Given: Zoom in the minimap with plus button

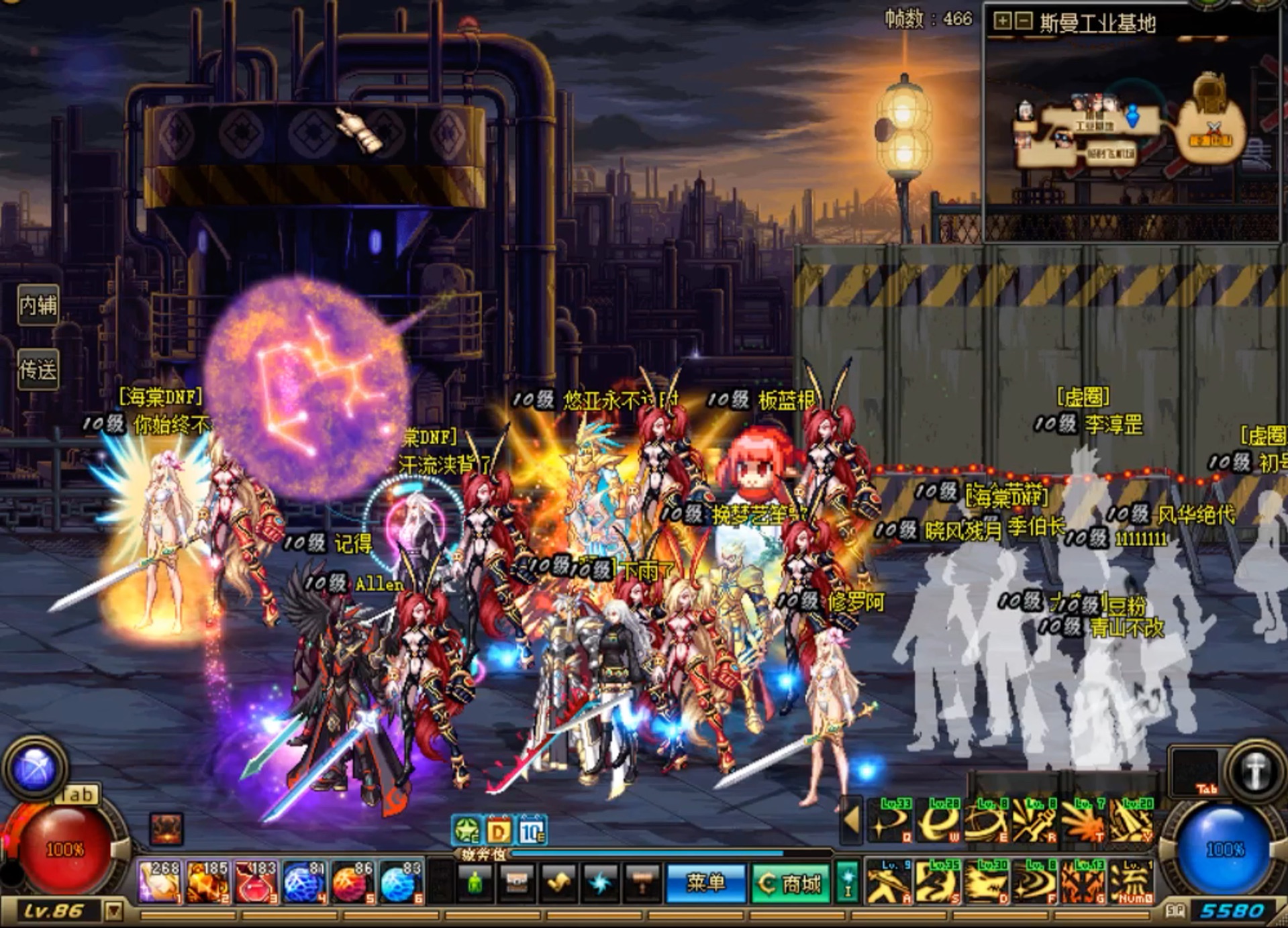Looking at the screenshot, I should [1001, 21].
